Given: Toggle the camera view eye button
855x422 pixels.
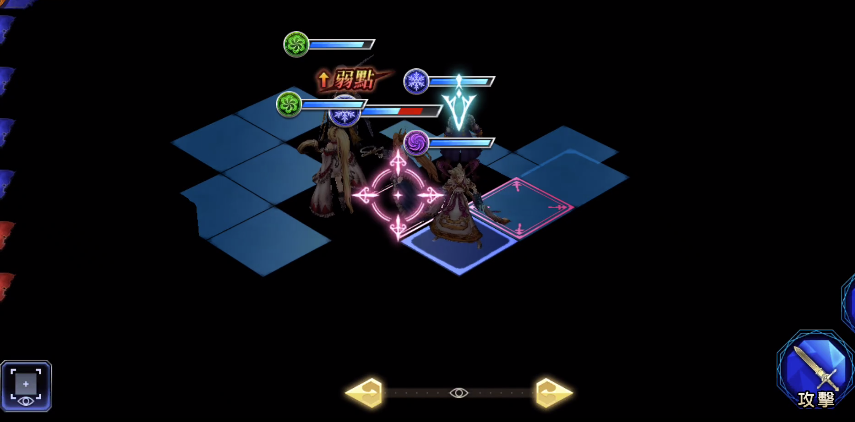Looking at the screenshot, I should tap(26, 386).
